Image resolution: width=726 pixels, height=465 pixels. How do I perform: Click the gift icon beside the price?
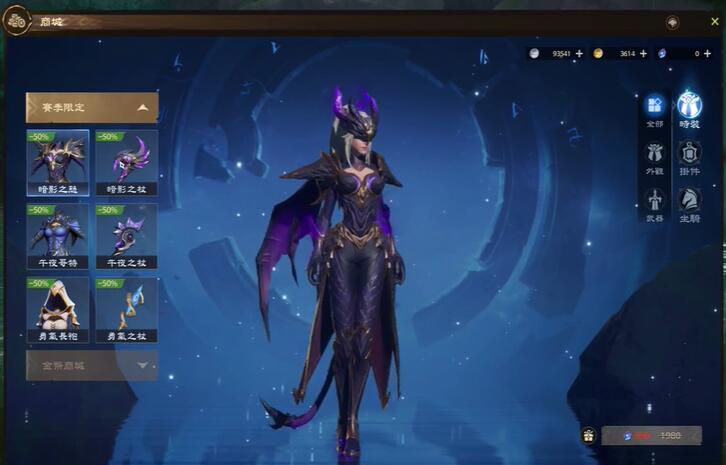point(588,436)
